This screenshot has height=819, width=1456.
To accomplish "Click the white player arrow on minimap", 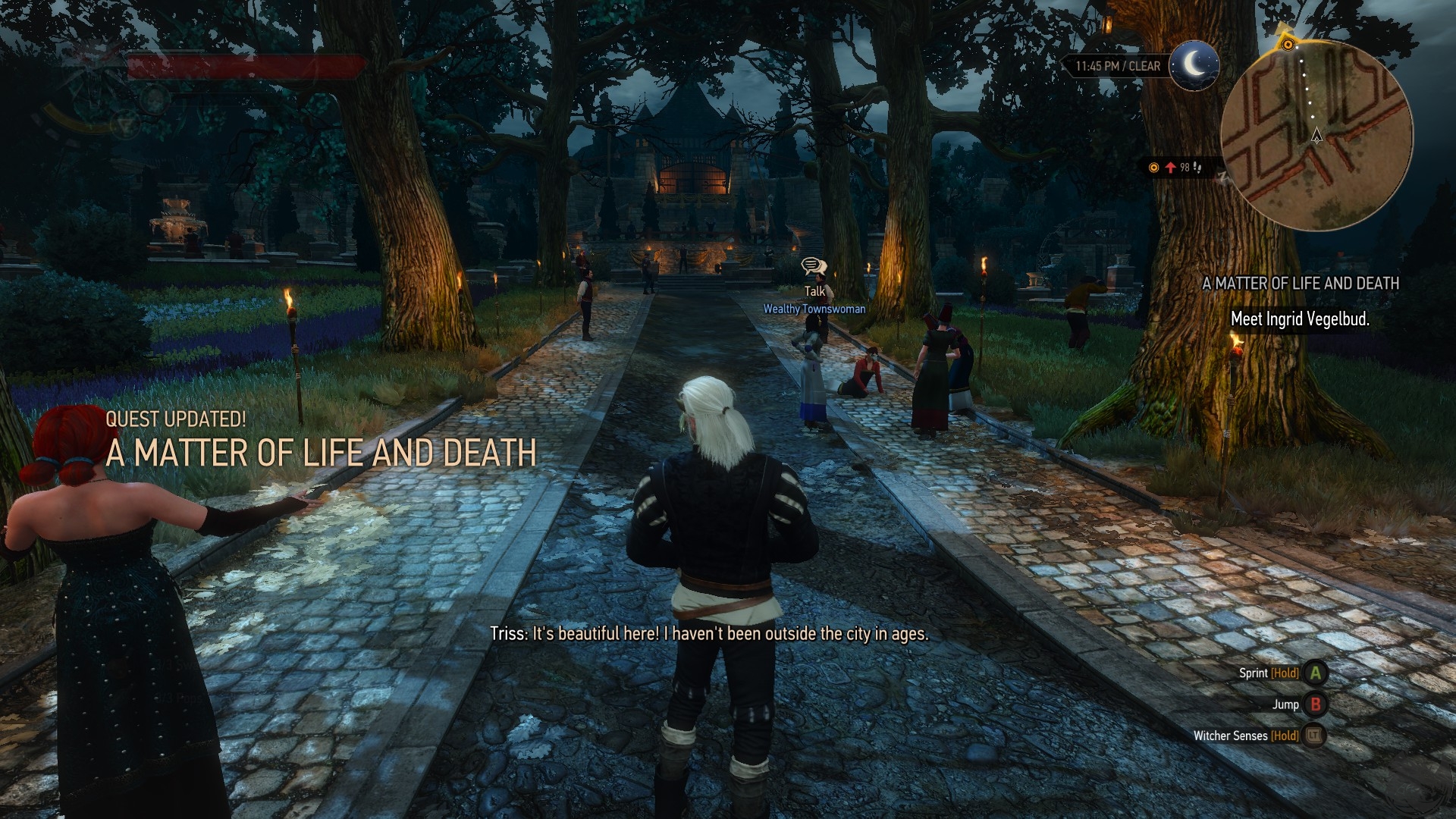I will [1316, 136].
